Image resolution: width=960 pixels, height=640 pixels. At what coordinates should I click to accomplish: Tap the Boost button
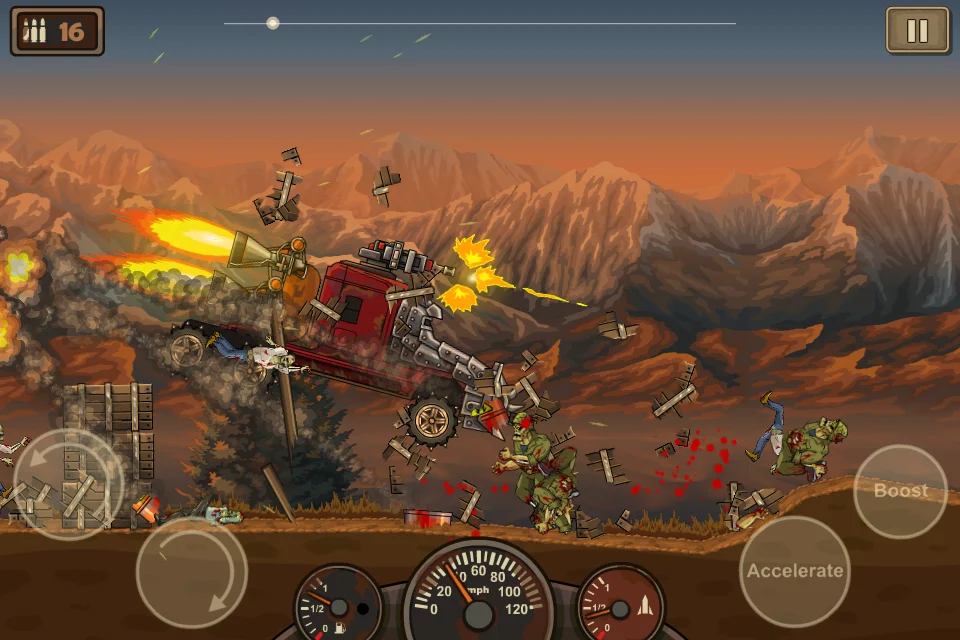[900, 491]
